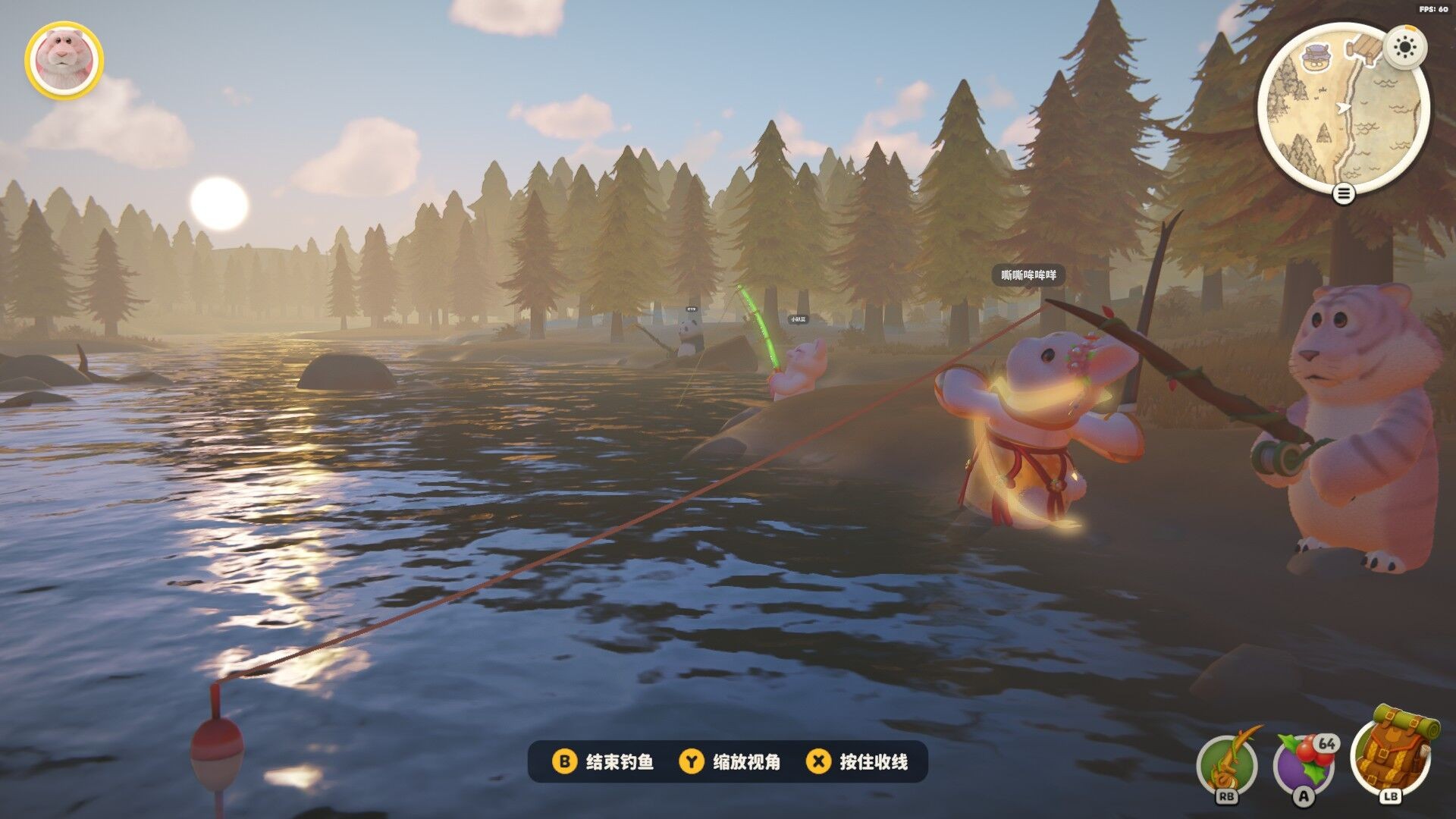Choose the 缩放视角 zoom view action
This screenshot has height=819, width=1456.
pyautogui.click(x=732, y=761)
